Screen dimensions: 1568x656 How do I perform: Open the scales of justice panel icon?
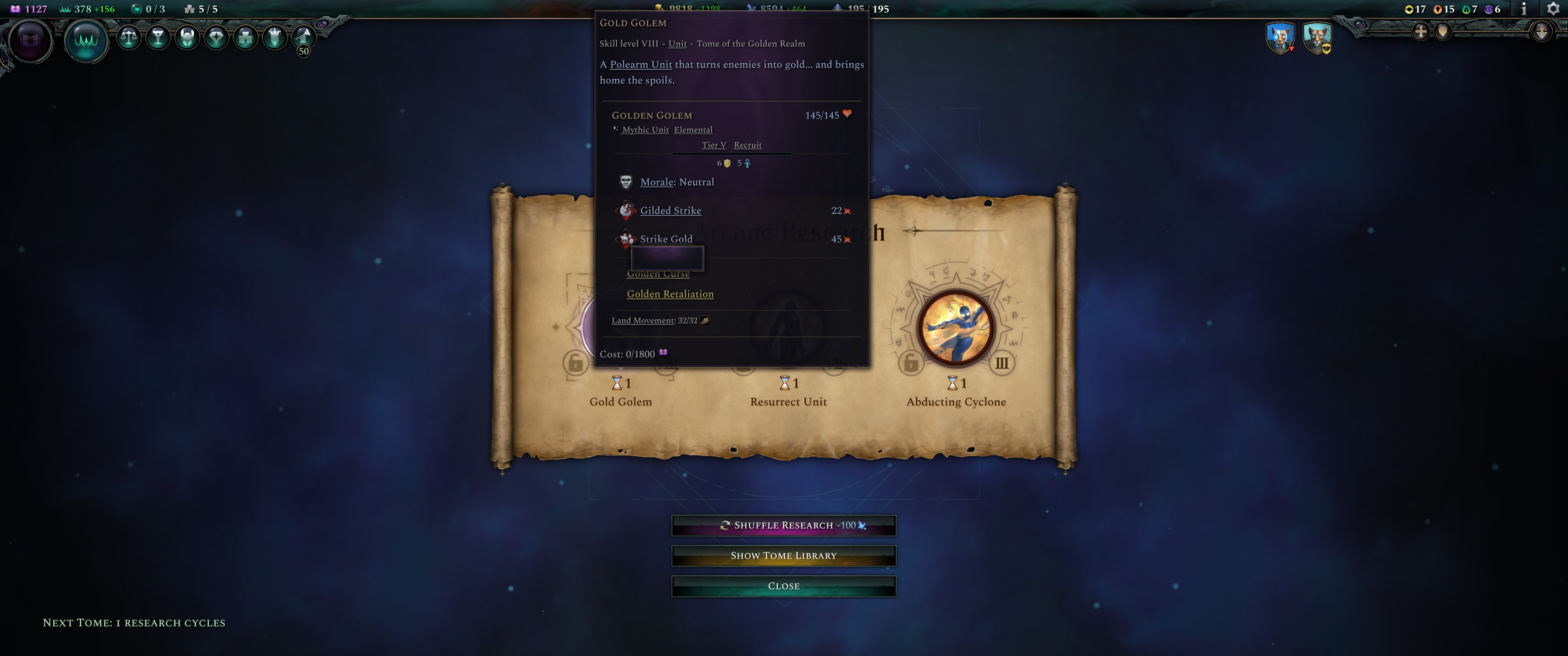[129, 38]
